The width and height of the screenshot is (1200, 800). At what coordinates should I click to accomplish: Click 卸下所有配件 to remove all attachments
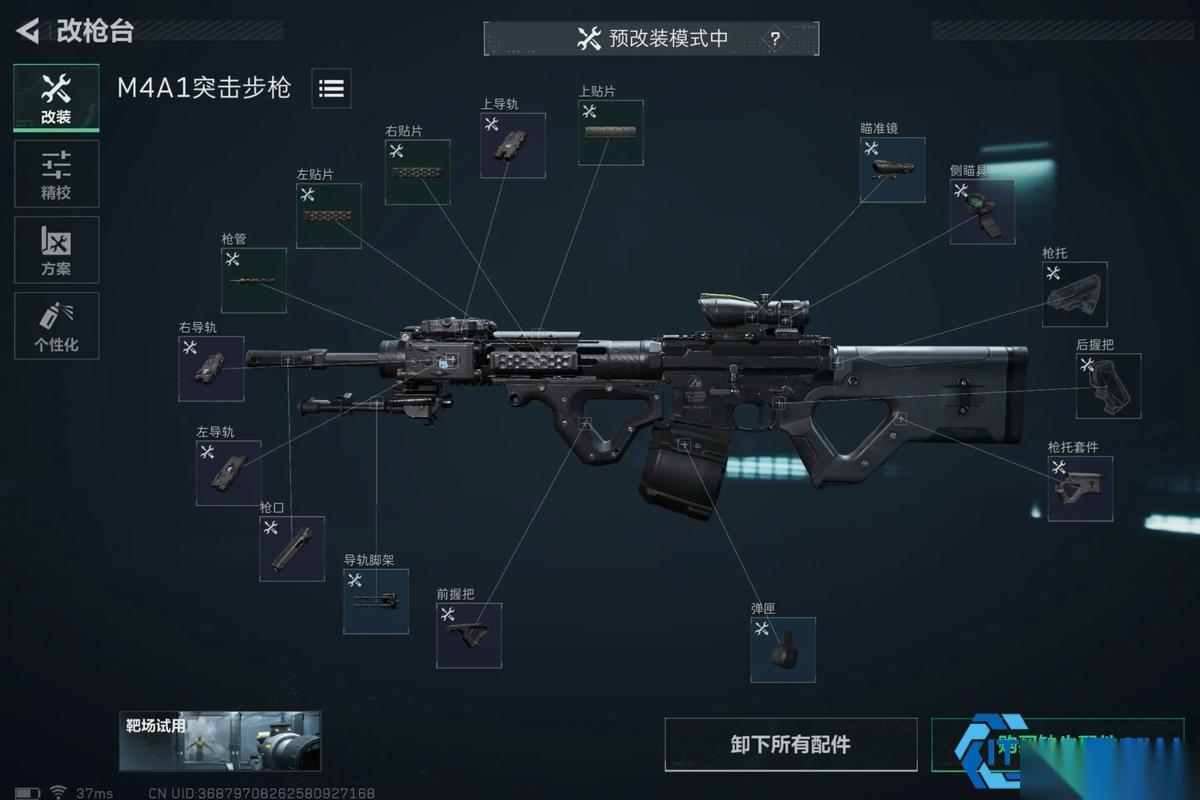[790, 744]
